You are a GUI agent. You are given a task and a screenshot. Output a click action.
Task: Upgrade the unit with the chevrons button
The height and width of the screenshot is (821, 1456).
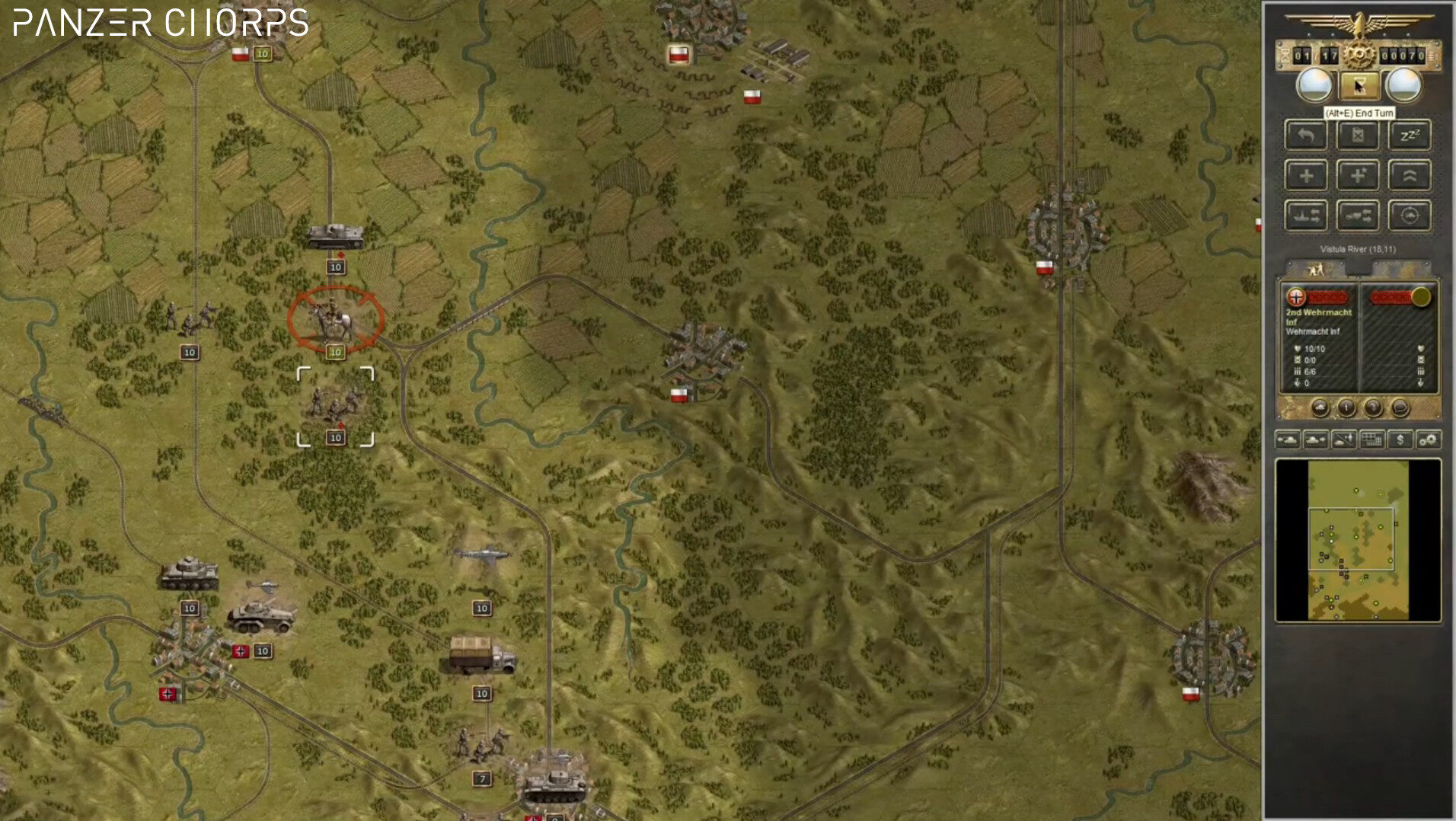[1409, 176]
